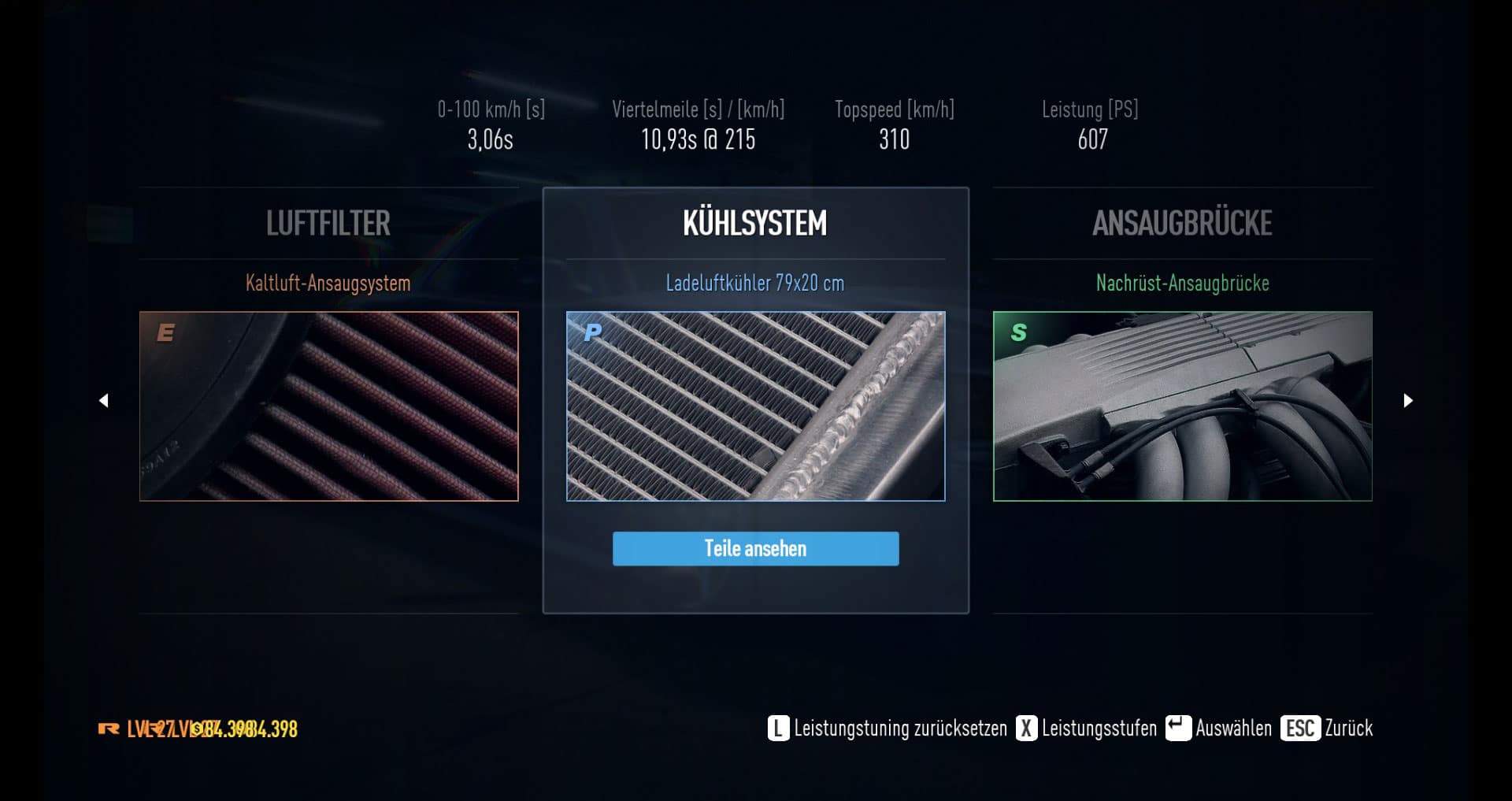This screenshot has width=1512, height=801.
Task: Go back using Zurück
Action: point(1327,728)
